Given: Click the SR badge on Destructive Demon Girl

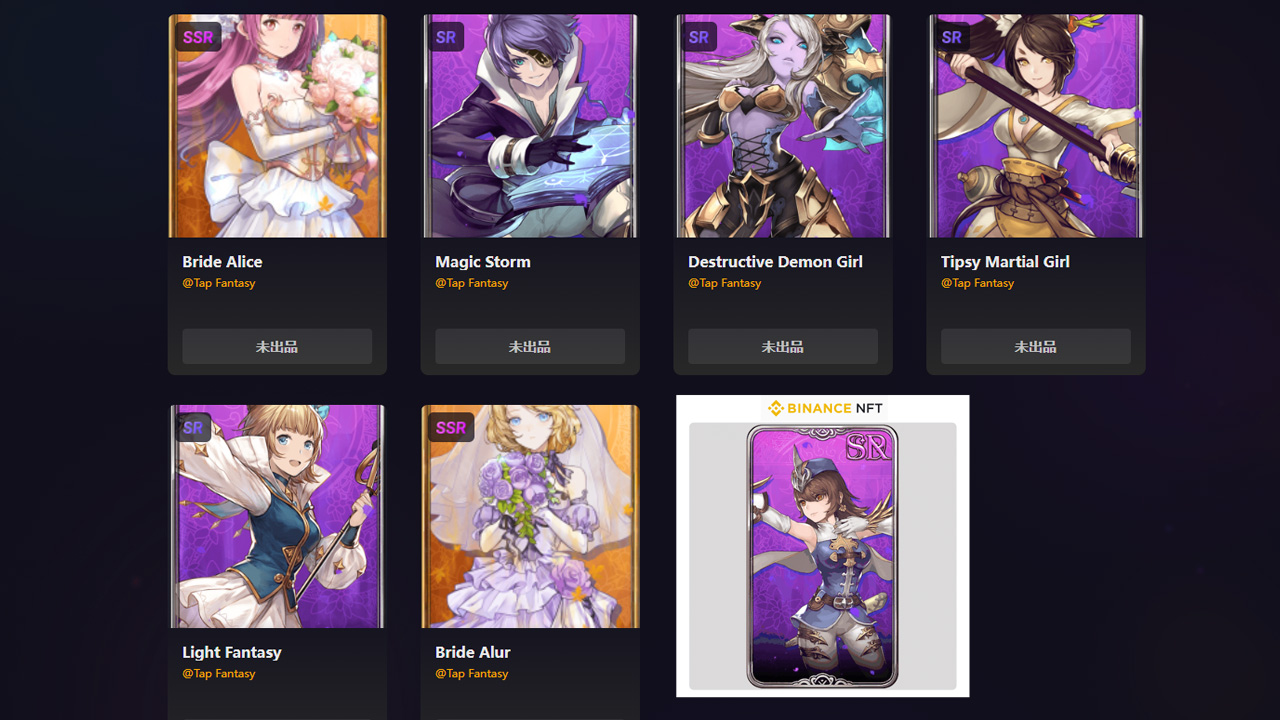Looking at the screenshot, I should (699, 36).
